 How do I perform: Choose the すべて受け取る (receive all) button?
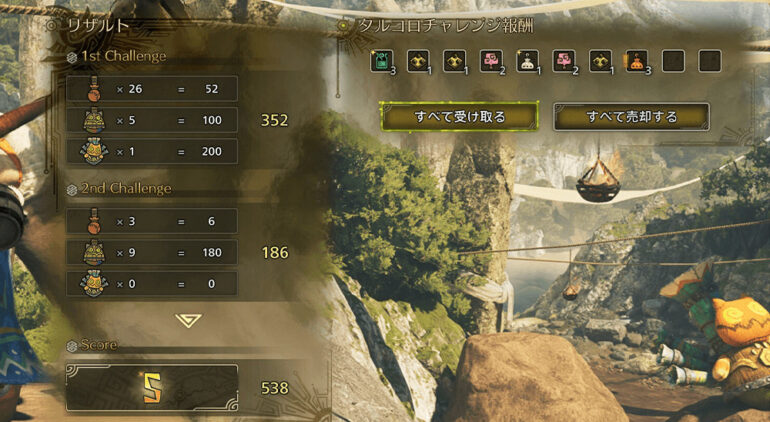(x=460, y=117)
